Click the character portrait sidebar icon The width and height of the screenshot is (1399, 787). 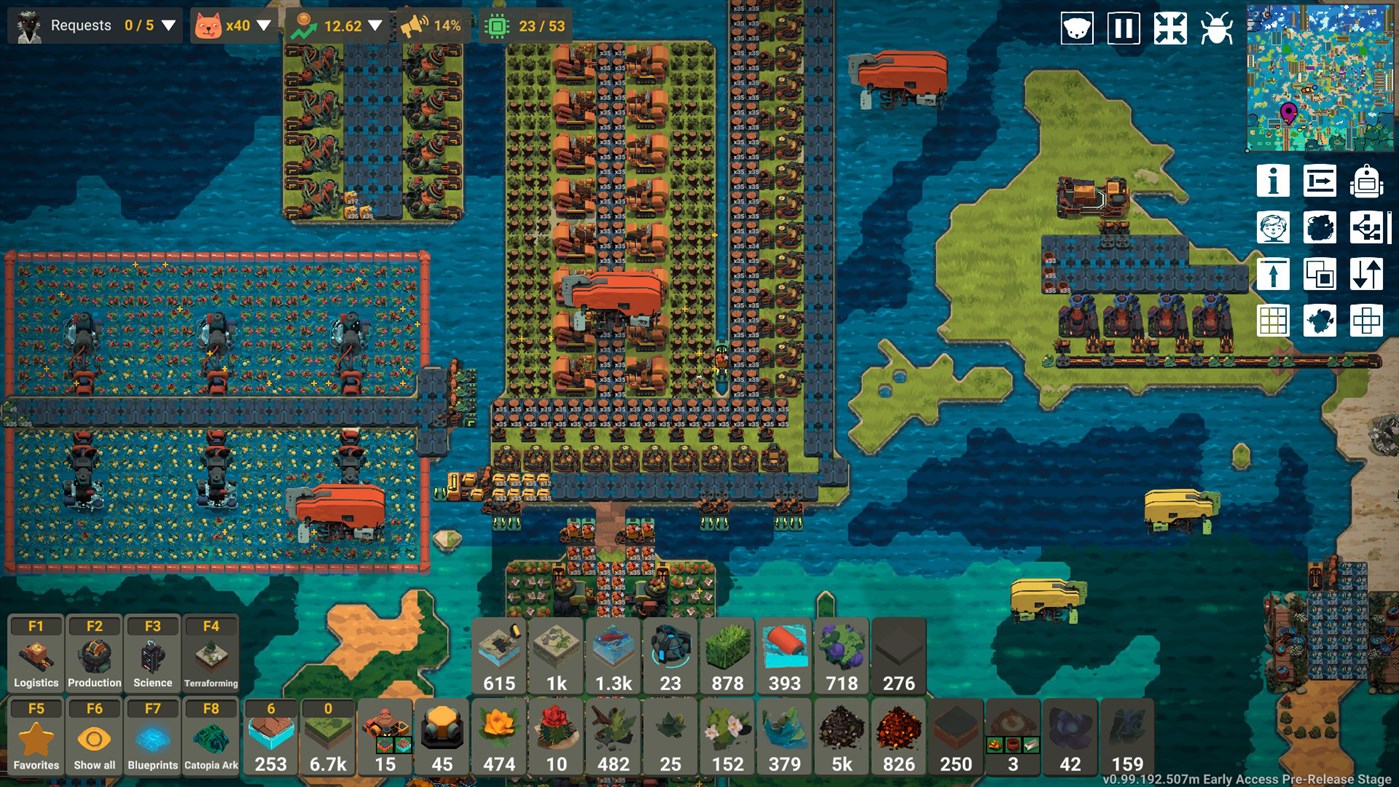[1273, 227]
